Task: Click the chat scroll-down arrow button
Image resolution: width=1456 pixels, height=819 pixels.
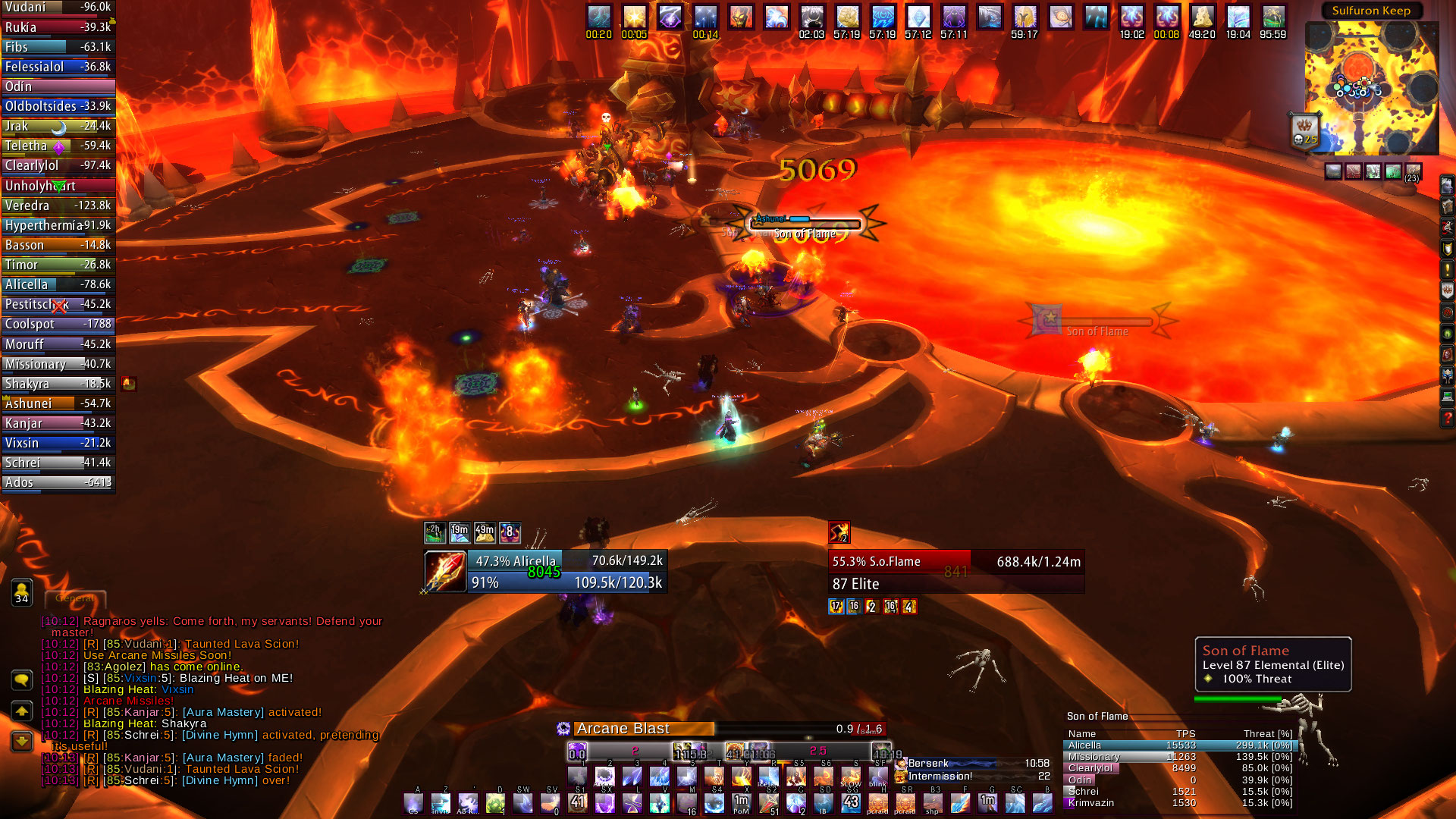Action: 21,741
